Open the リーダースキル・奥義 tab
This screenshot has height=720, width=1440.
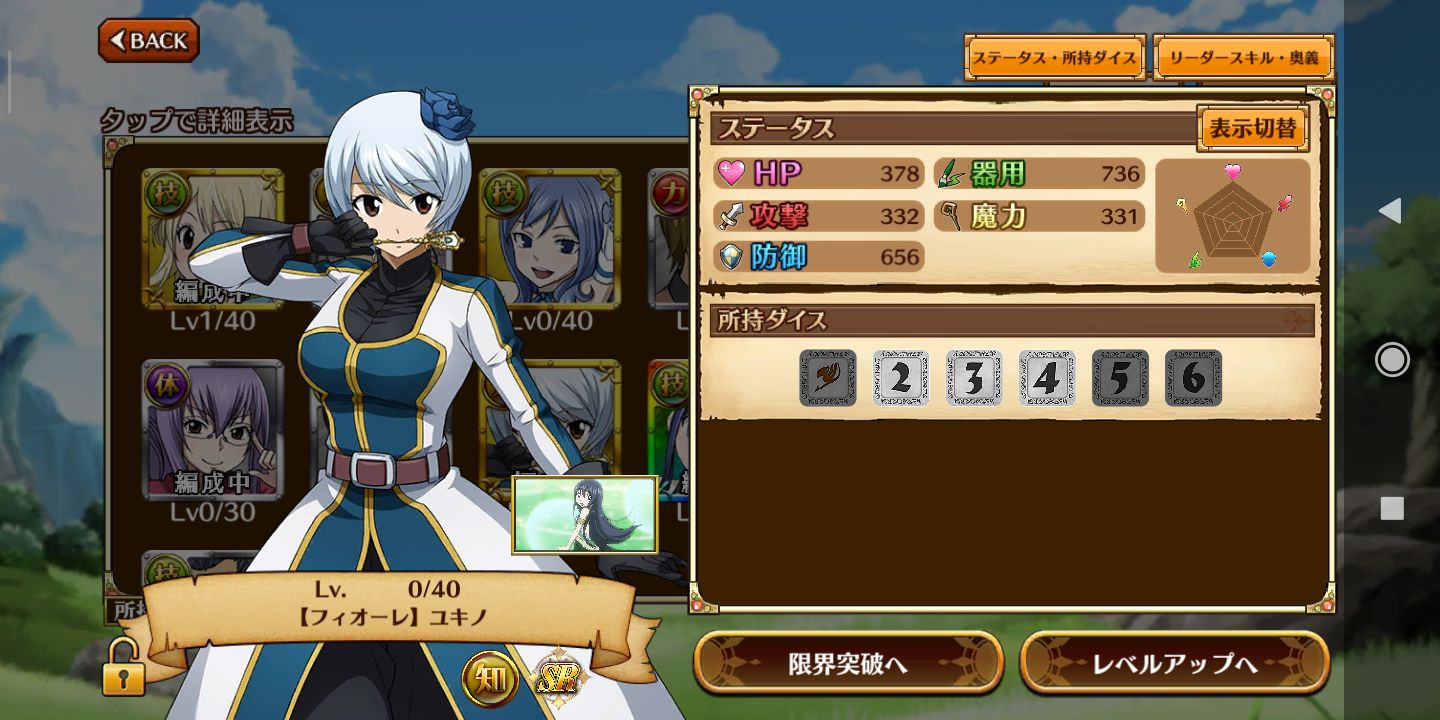click(x=1244, y=57)
